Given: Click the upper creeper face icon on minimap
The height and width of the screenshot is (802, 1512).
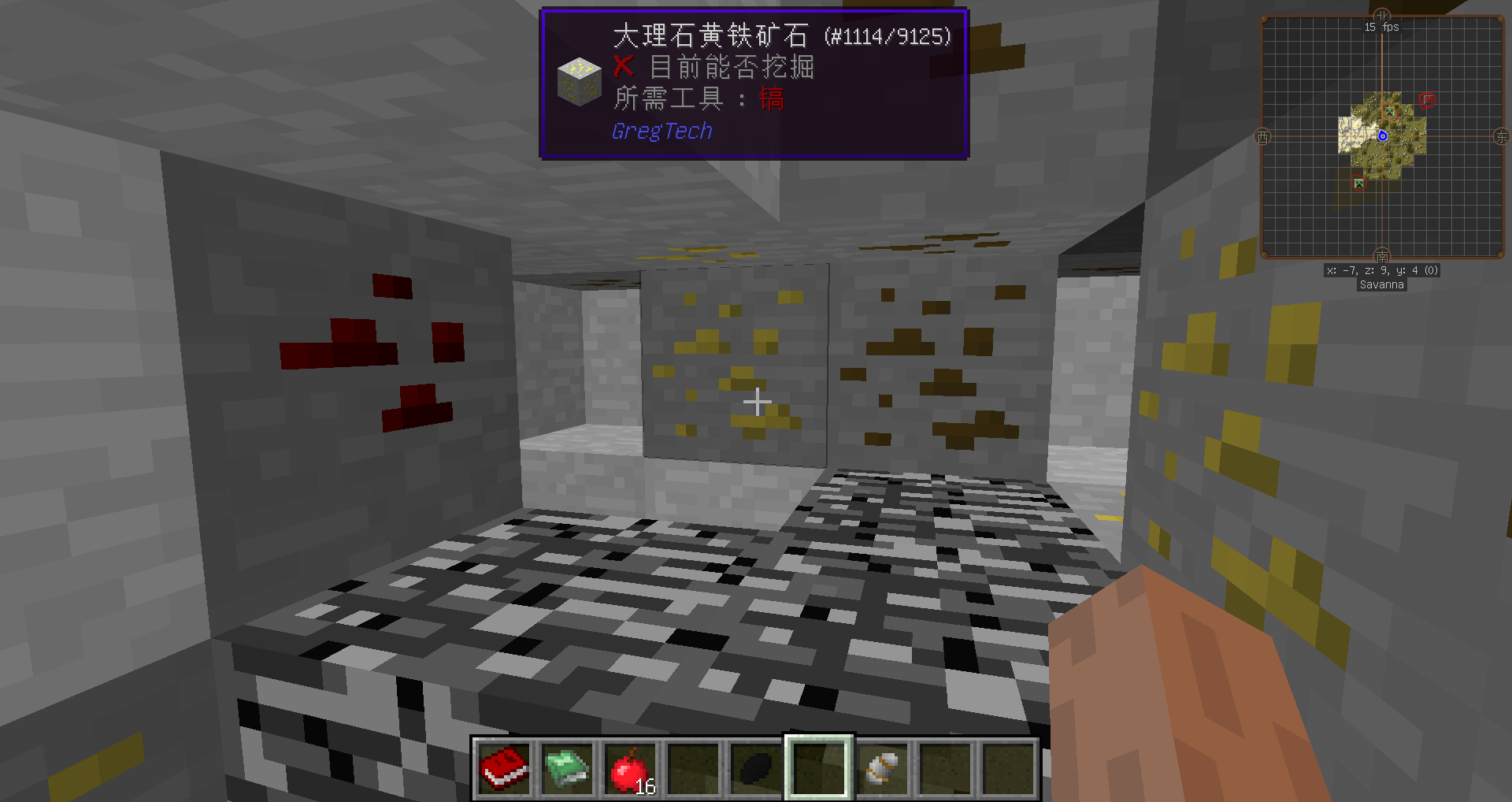Looking at the screenshot, I should pyautogui.click(x=1390, y=112).
